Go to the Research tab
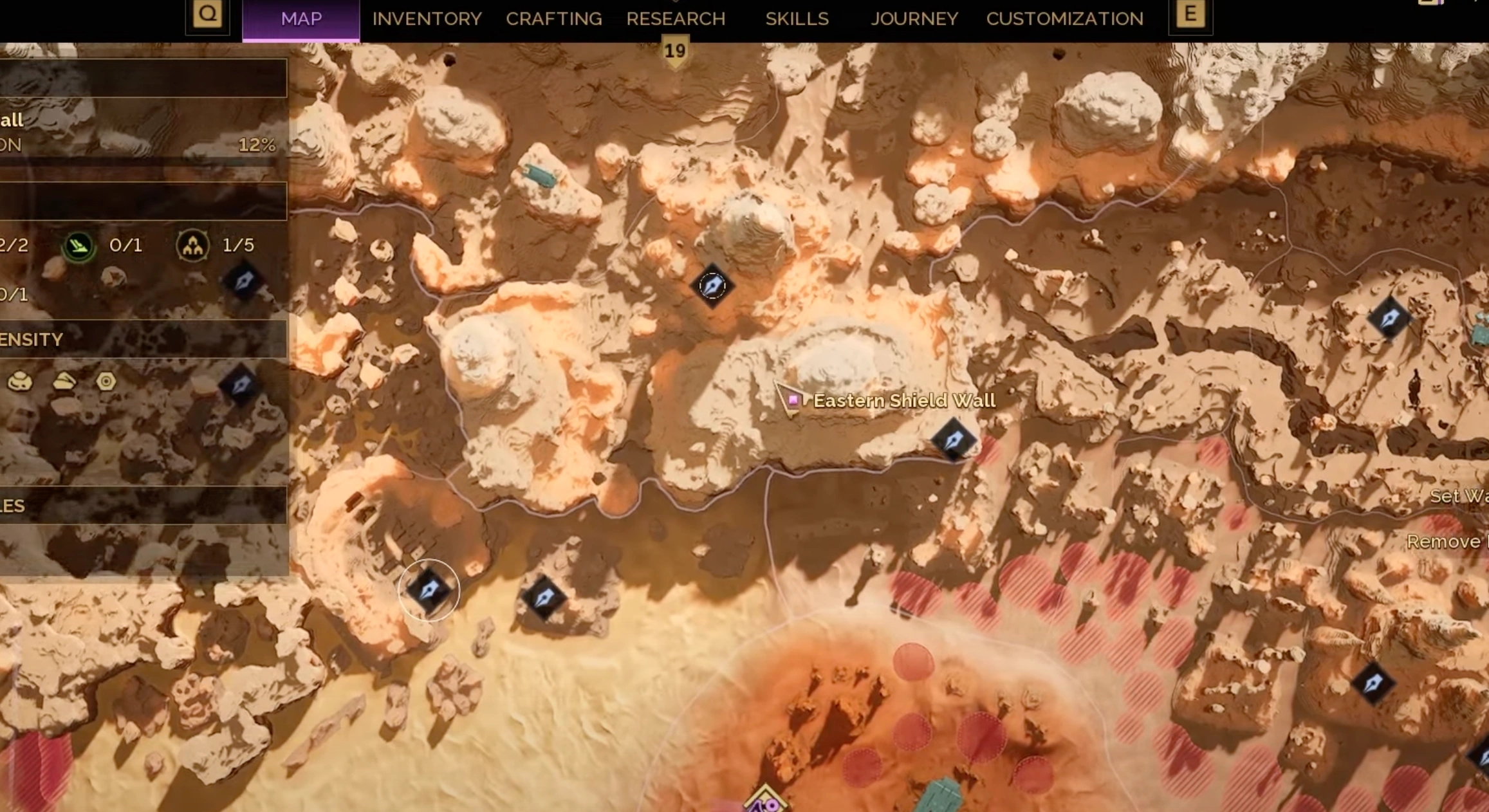The width and height of the screenshot is (1489, 812). pos(676,19)
